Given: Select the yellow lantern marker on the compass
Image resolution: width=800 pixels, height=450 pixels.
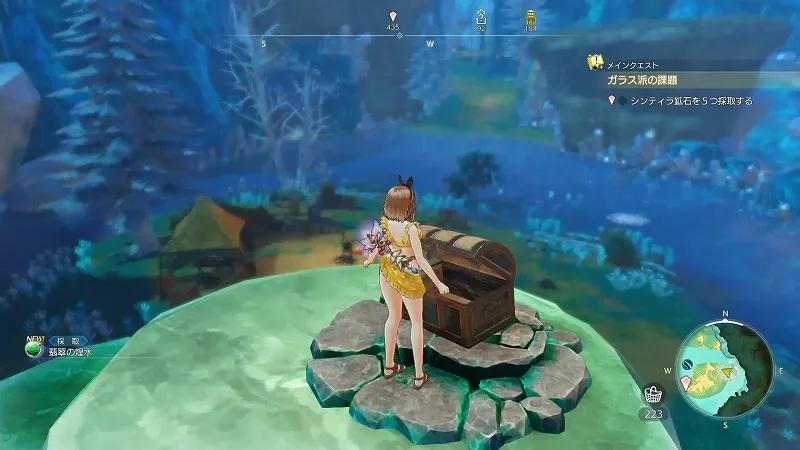Looking at the screenshot, I should [x=530, y=17].
